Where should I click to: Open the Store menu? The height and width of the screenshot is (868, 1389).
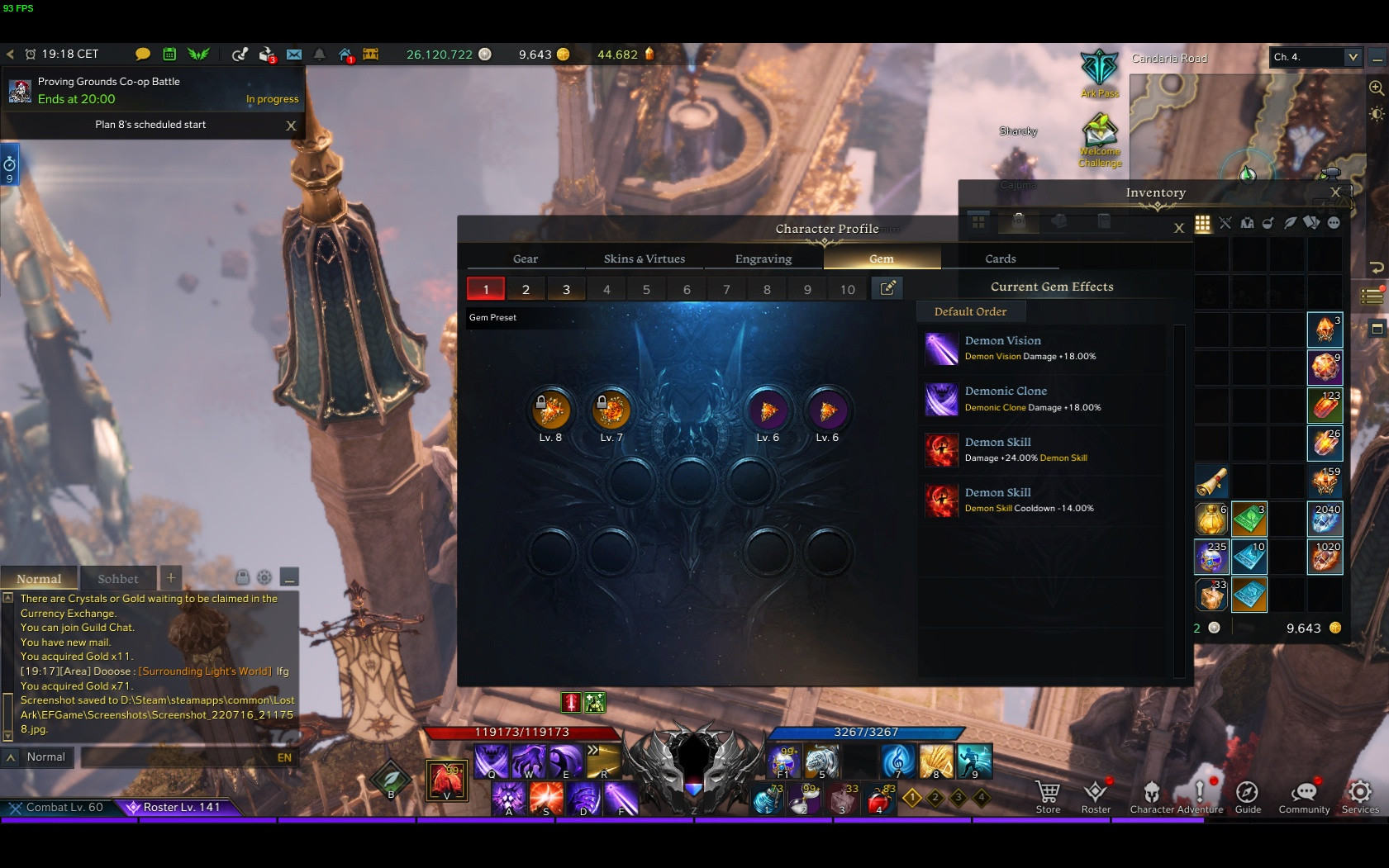[x=1048, y=797]
